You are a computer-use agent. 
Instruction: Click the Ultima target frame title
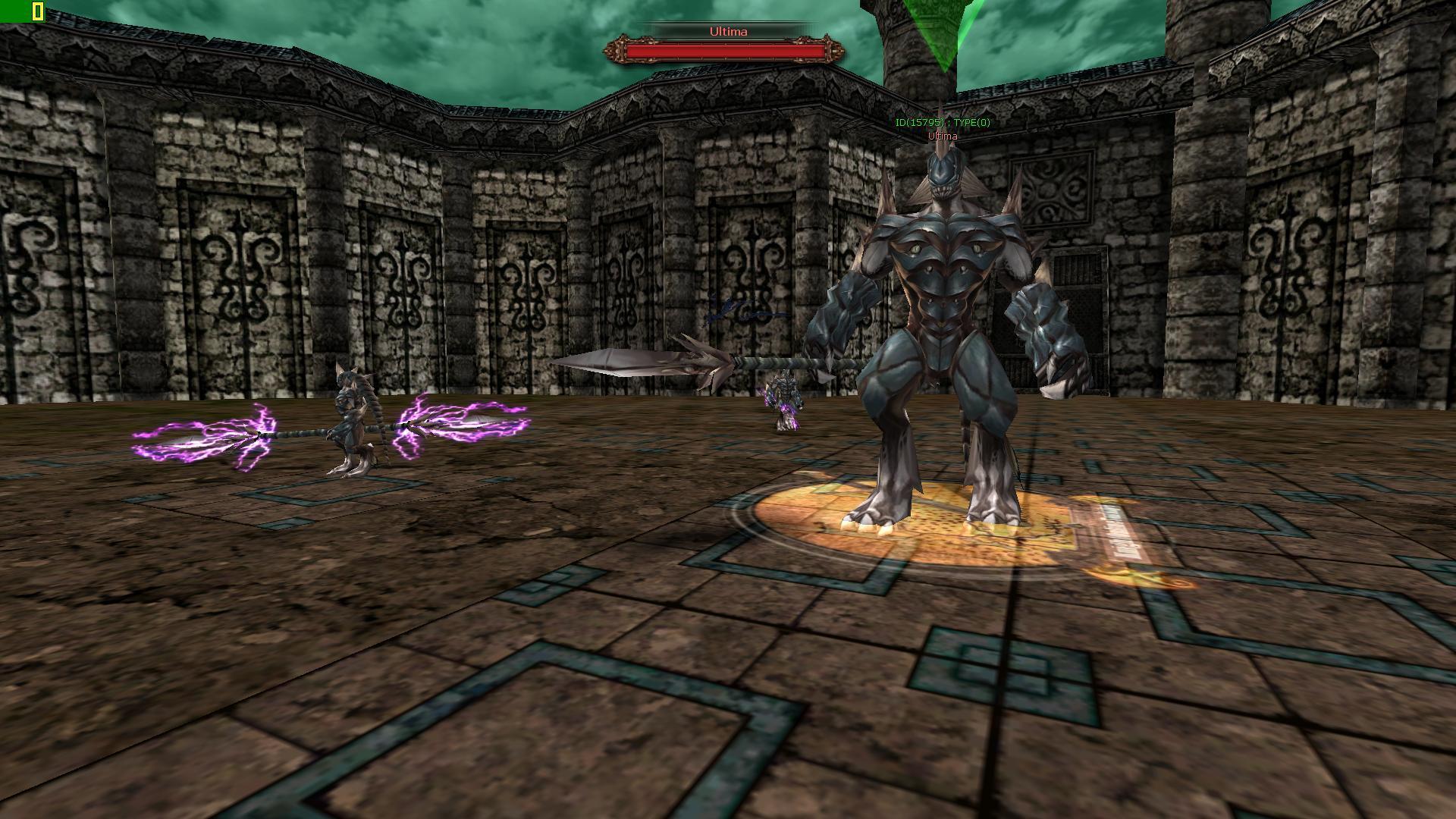tap(728, 32)
